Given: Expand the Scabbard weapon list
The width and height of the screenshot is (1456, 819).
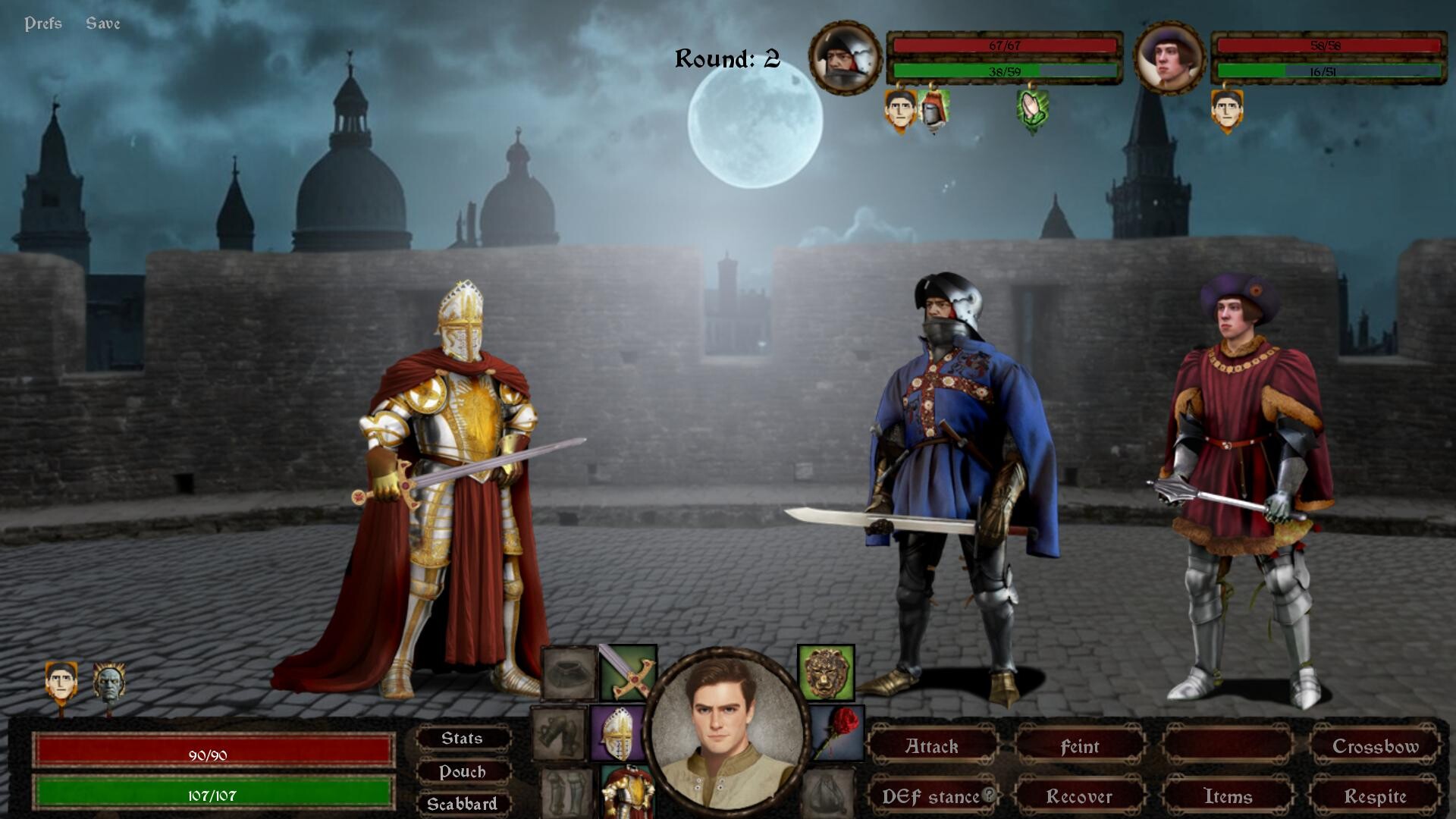Looking at the screenshot, I should pos(463,804).
